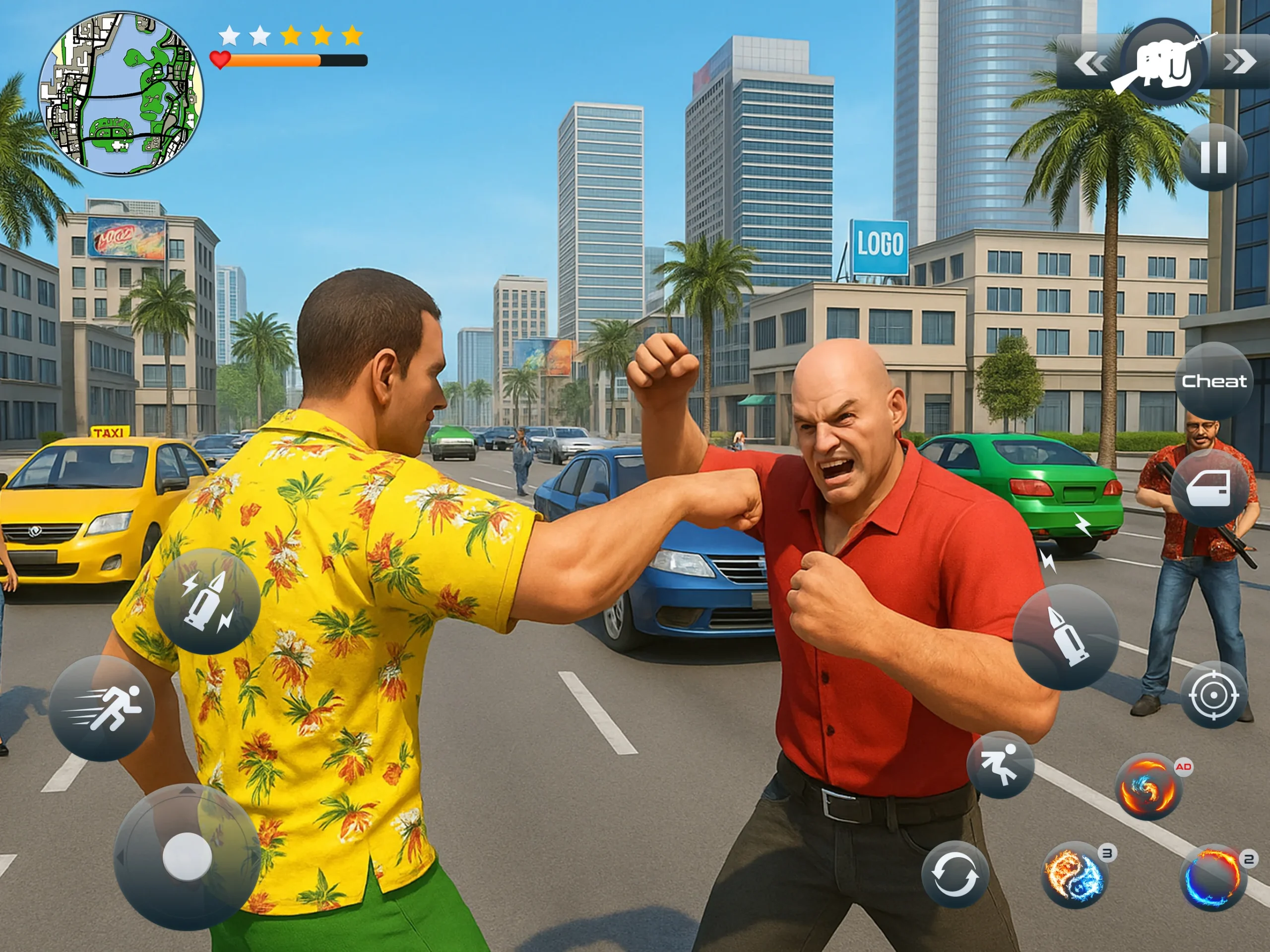Pause the game

[x=1213, y=157]
